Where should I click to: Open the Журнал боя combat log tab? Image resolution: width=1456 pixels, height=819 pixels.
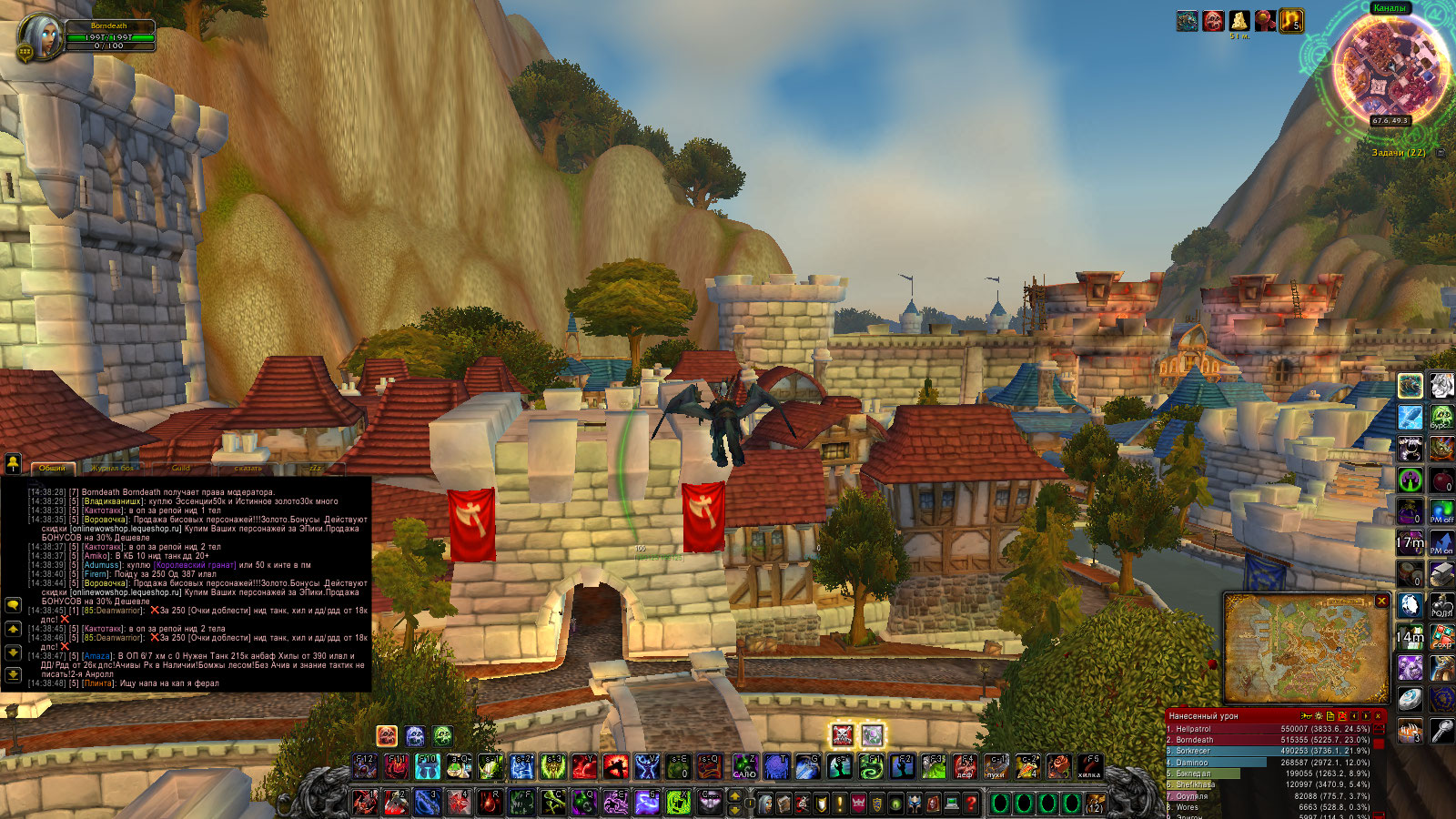113,468
